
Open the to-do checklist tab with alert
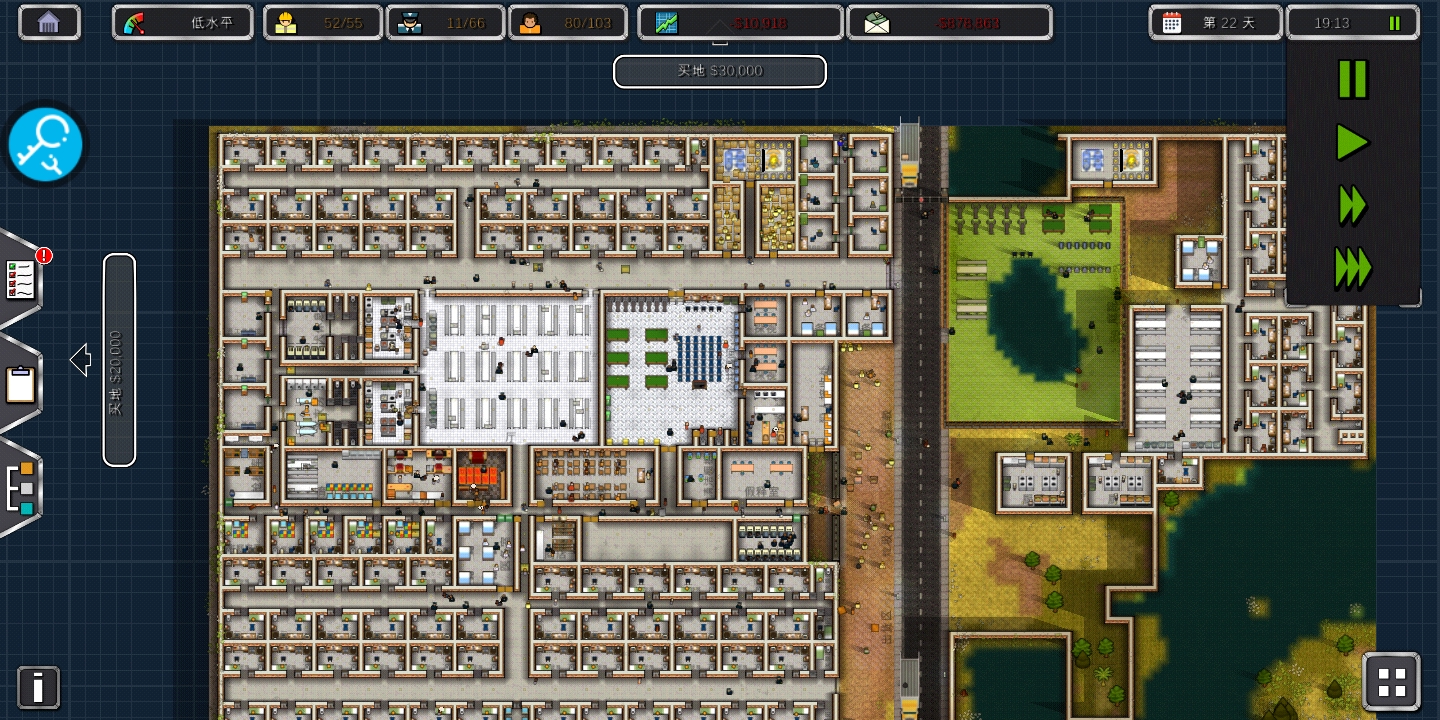click(22, 280)
